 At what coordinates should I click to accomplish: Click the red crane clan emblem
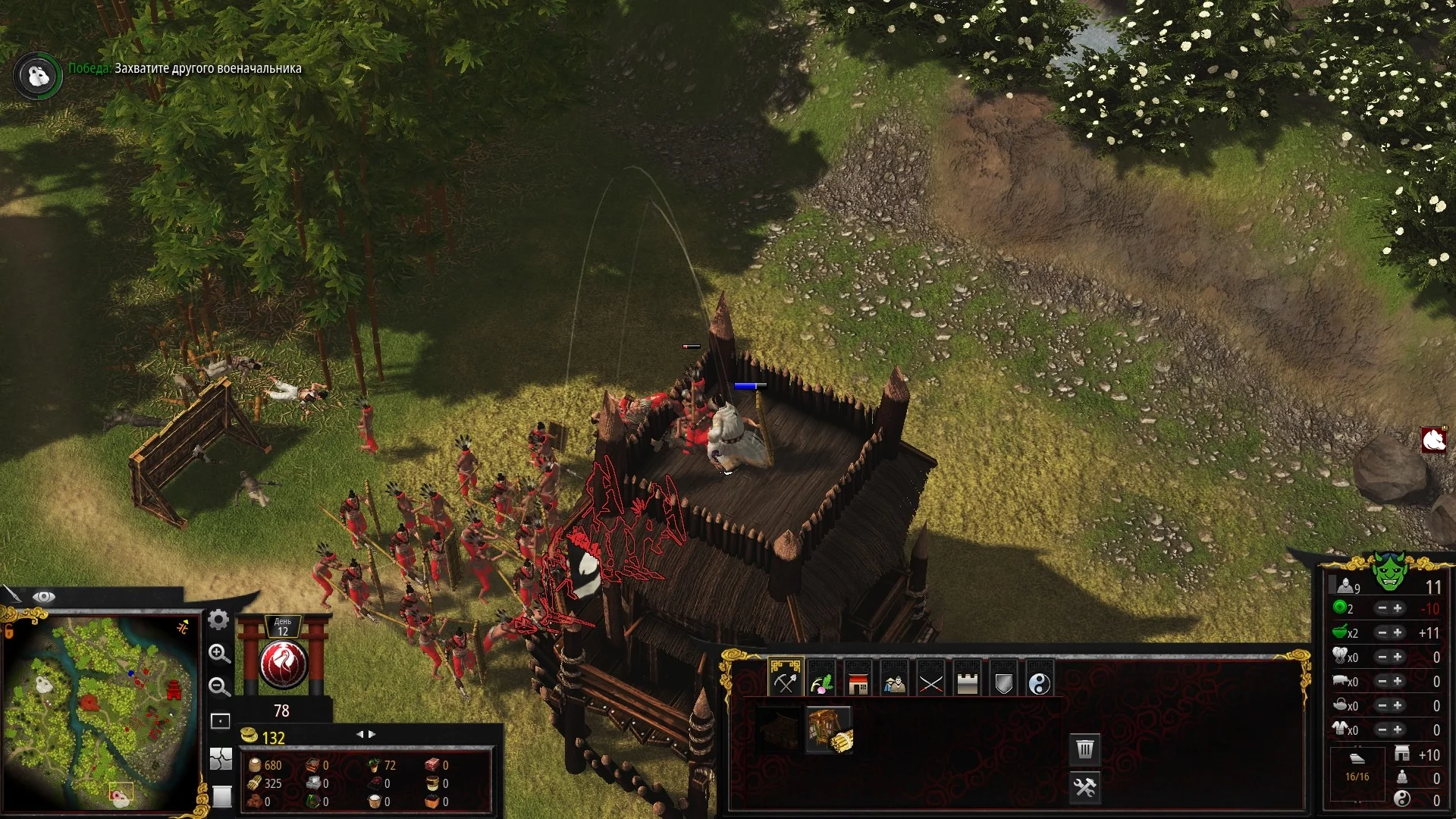[x=282, y=664]
